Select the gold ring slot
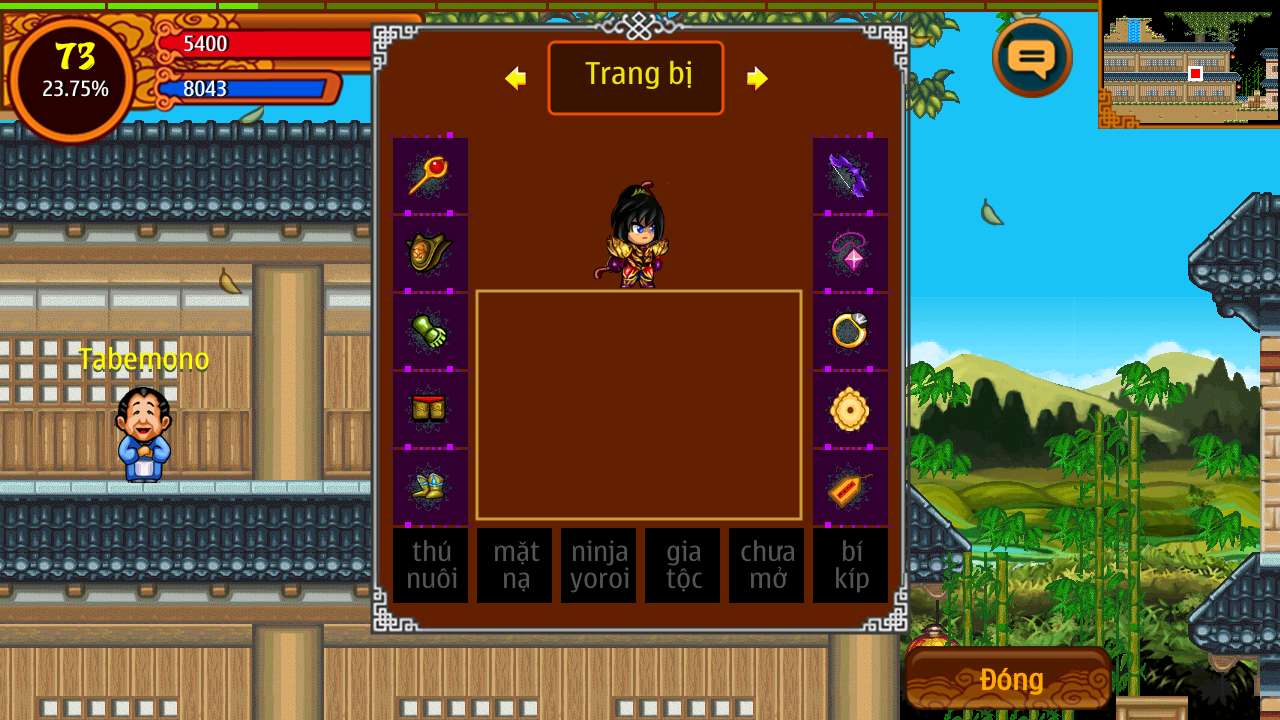1280x720 pixels. [x=850, y=331]
